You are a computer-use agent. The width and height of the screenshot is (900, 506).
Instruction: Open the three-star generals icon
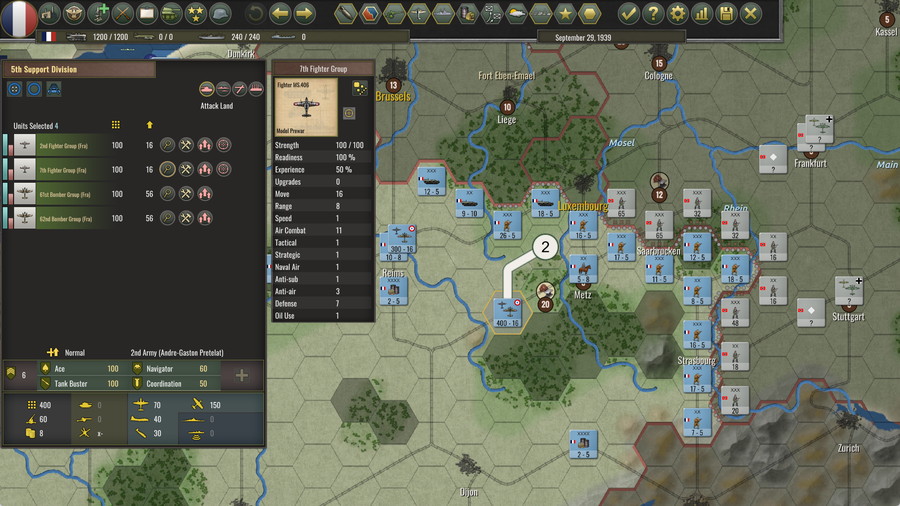195,14
